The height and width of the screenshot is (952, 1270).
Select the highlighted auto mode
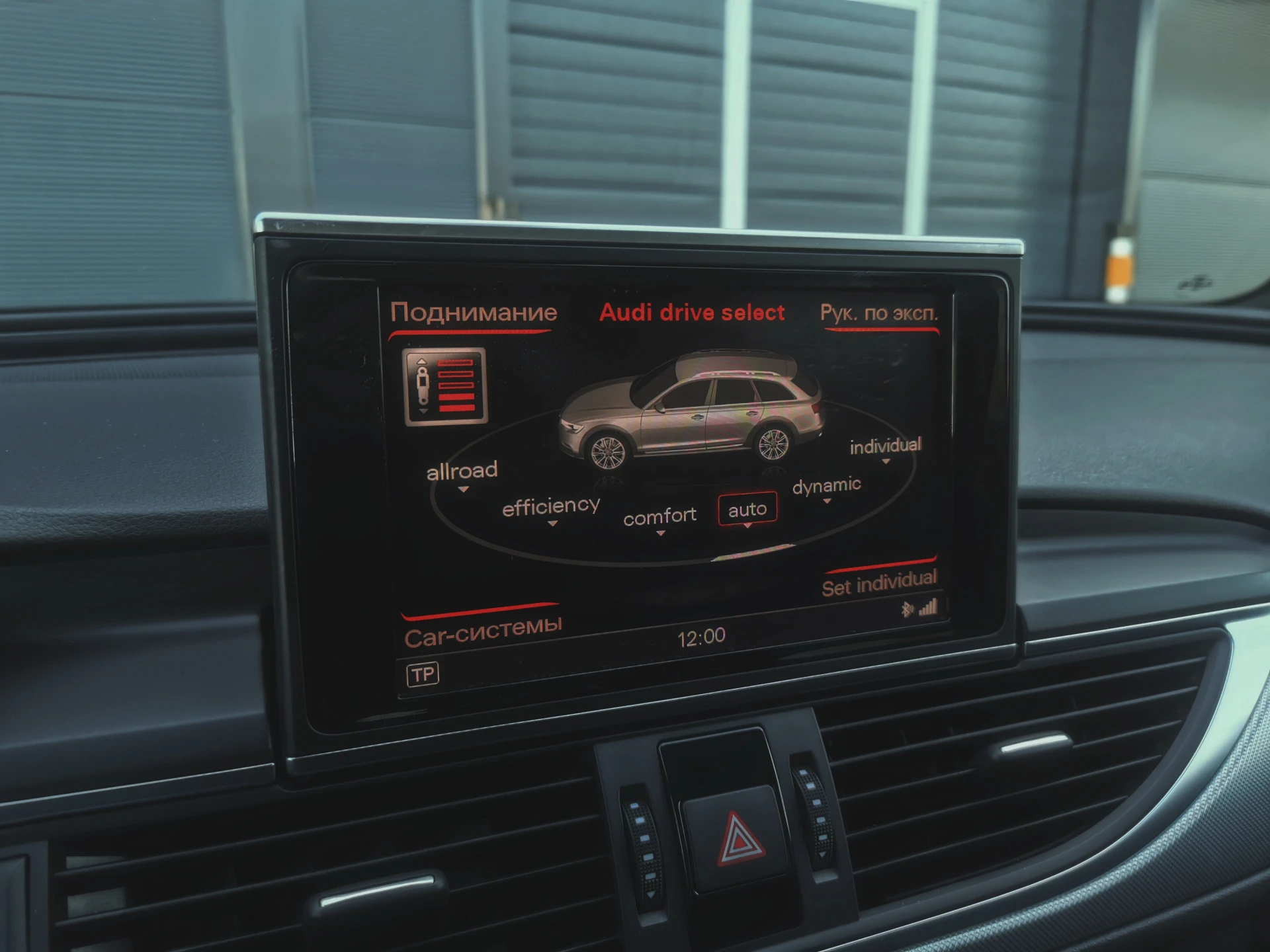747,510
